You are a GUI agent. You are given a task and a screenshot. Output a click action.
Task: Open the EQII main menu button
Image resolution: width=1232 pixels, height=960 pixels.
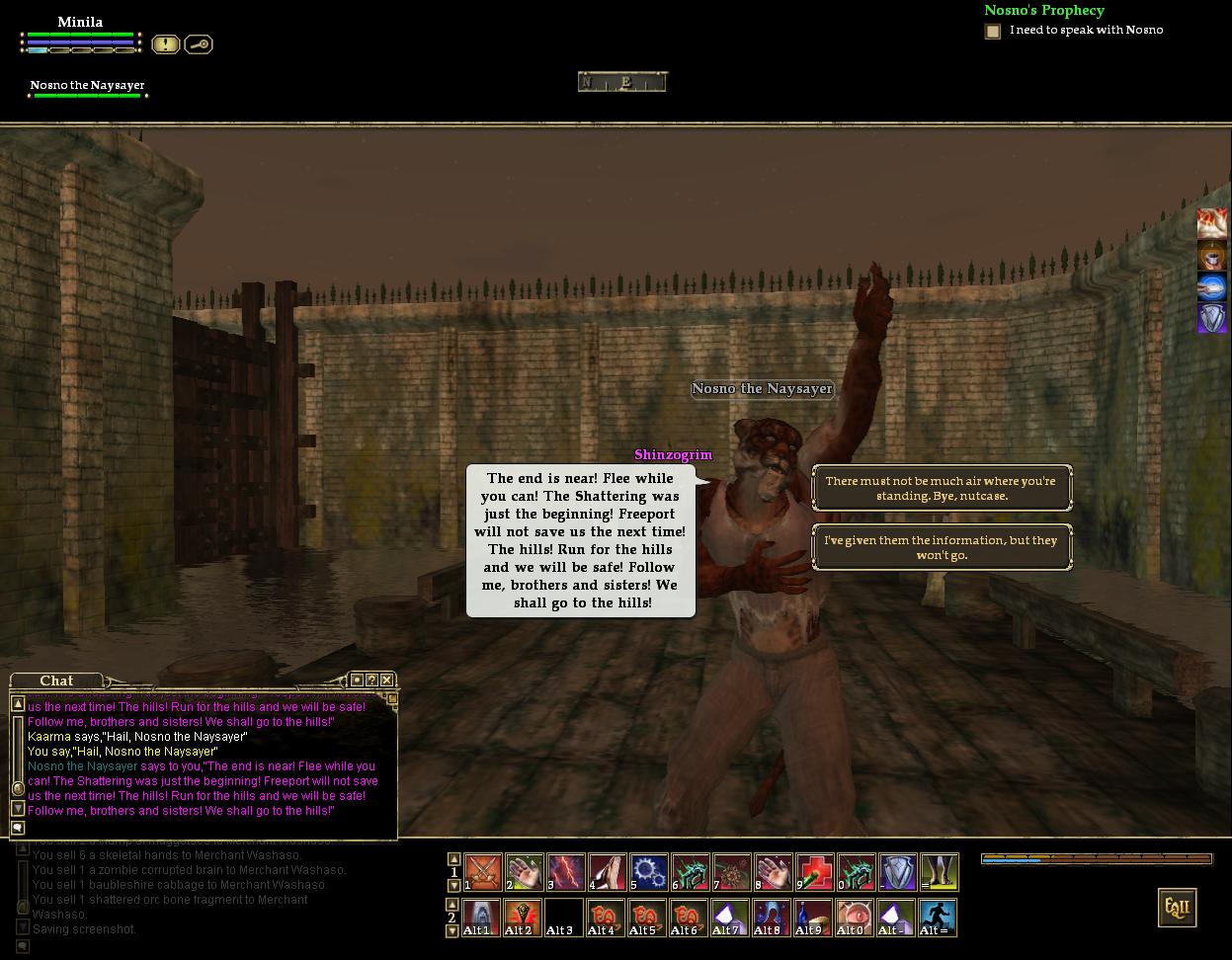point(1177,908)
